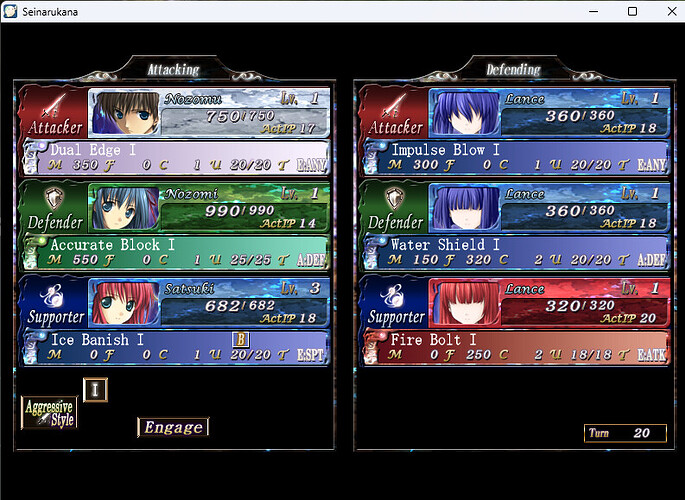The width and height of the screenshot is (685, 500).
Task: Click the small I box above Aggressive Style
Action: coord(94,389)
